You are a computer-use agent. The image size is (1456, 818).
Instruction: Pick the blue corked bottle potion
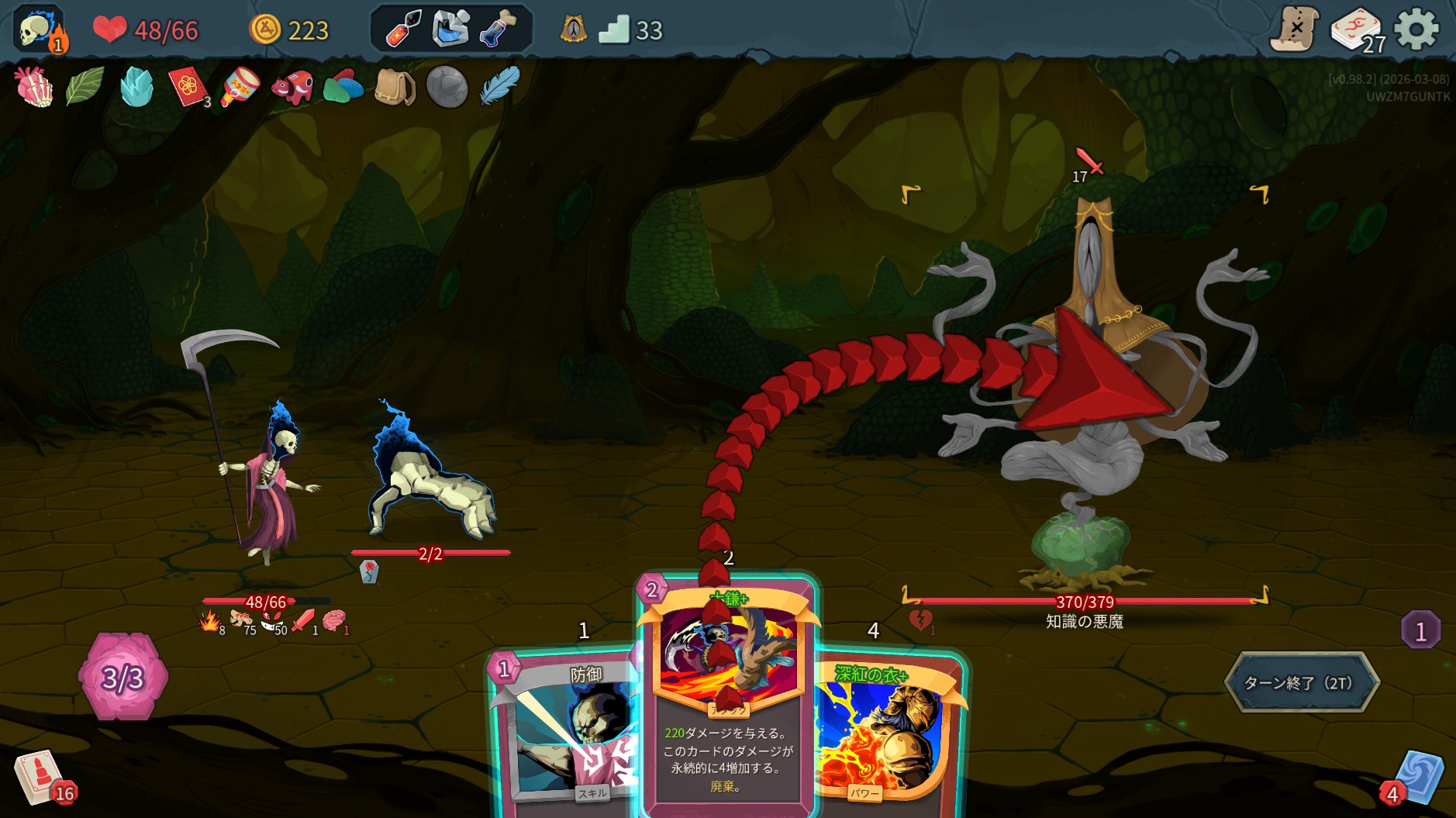pos(497,29)
